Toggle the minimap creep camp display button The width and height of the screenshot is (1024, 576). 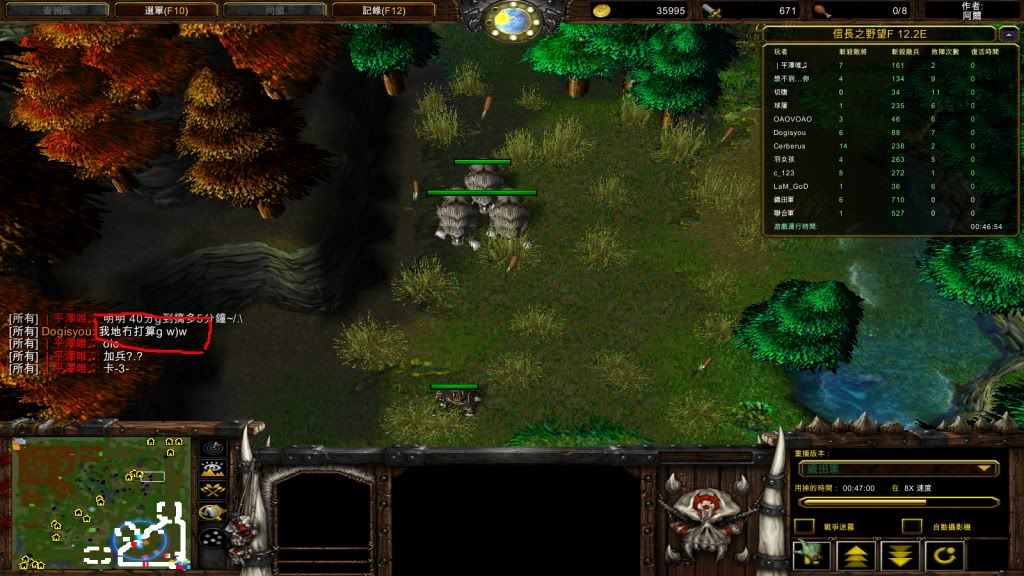click(212, 512)
